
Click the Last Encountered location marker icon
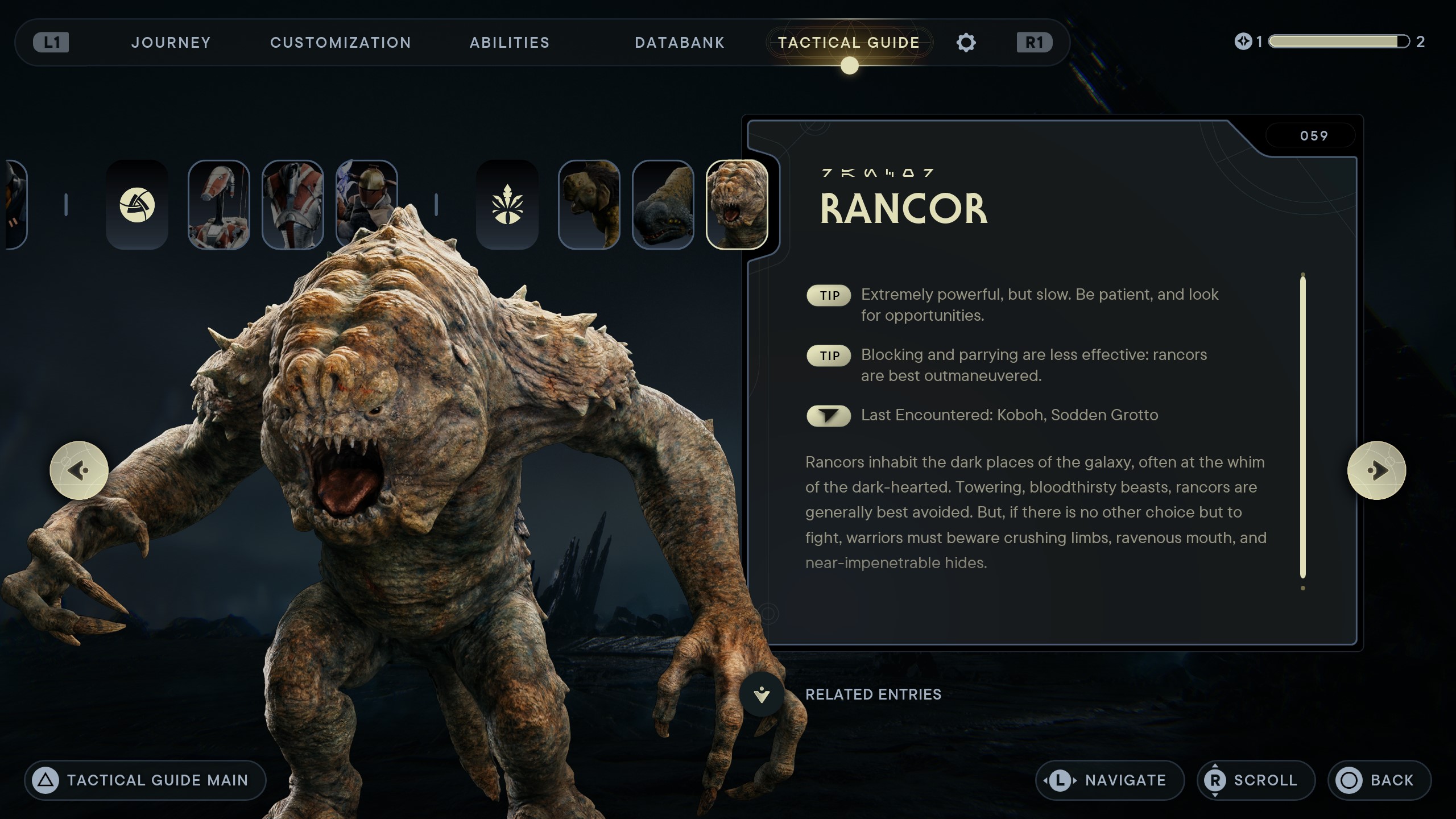point(829,416)
